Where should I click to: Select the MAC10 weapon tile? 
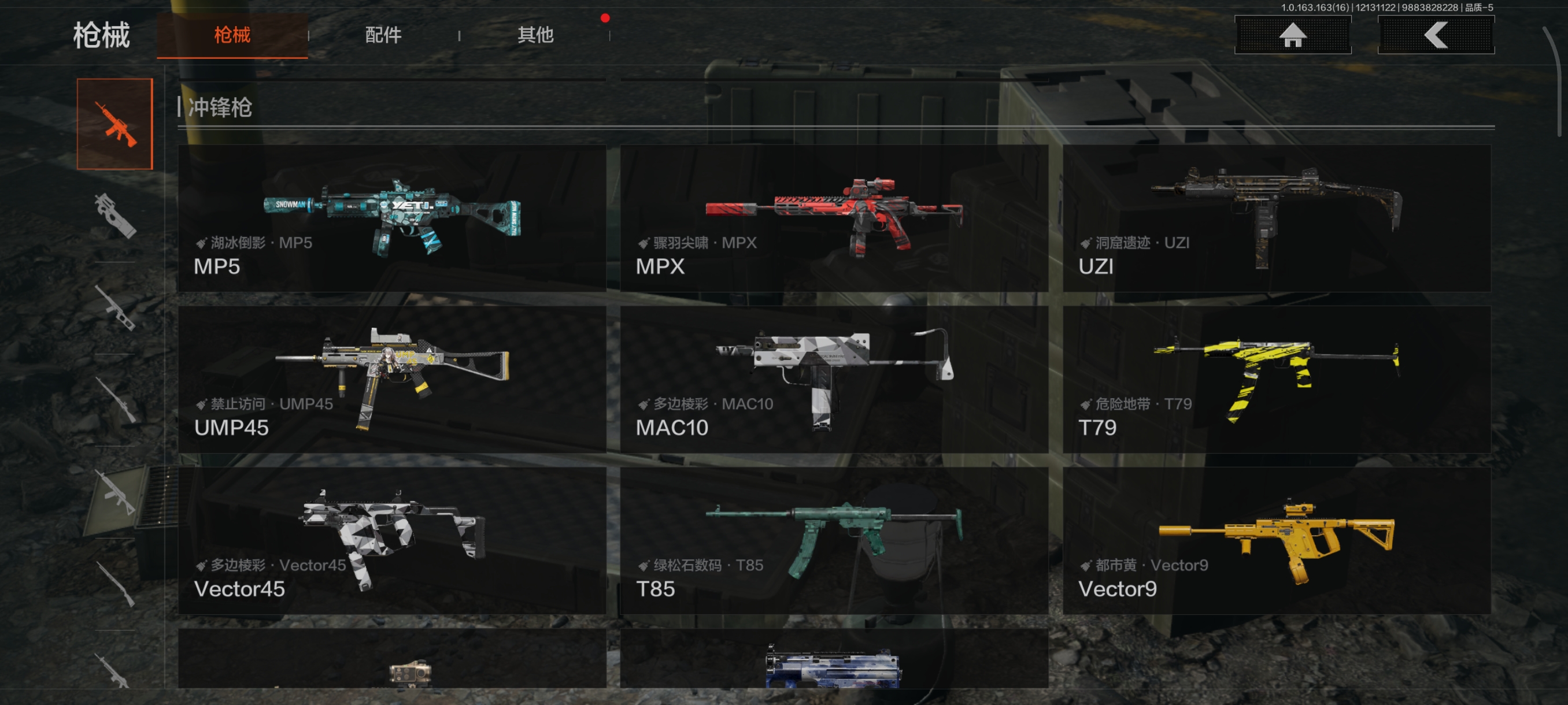[x=834, y=380]
